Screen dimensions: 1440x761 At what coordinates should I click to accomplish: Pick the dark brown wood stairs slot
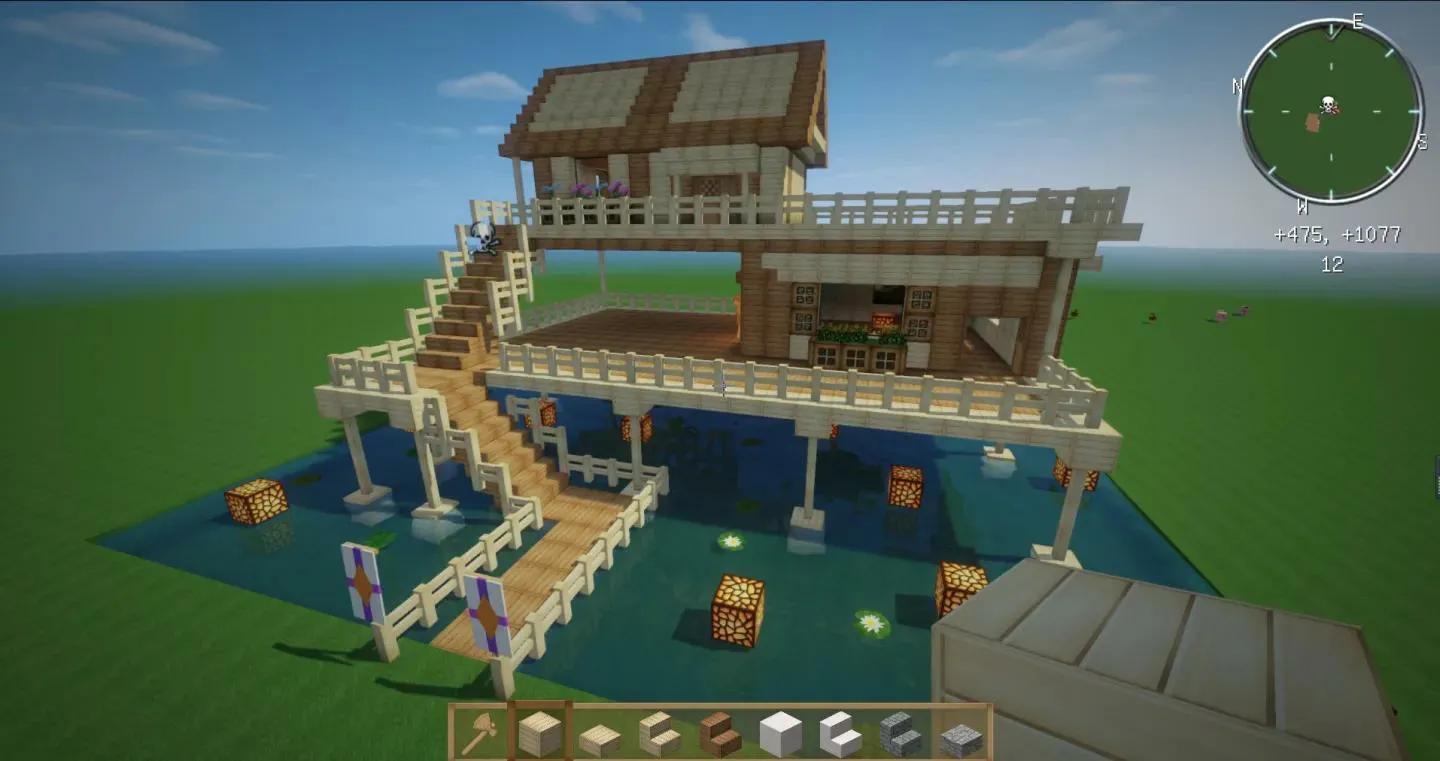coord(720,735)
